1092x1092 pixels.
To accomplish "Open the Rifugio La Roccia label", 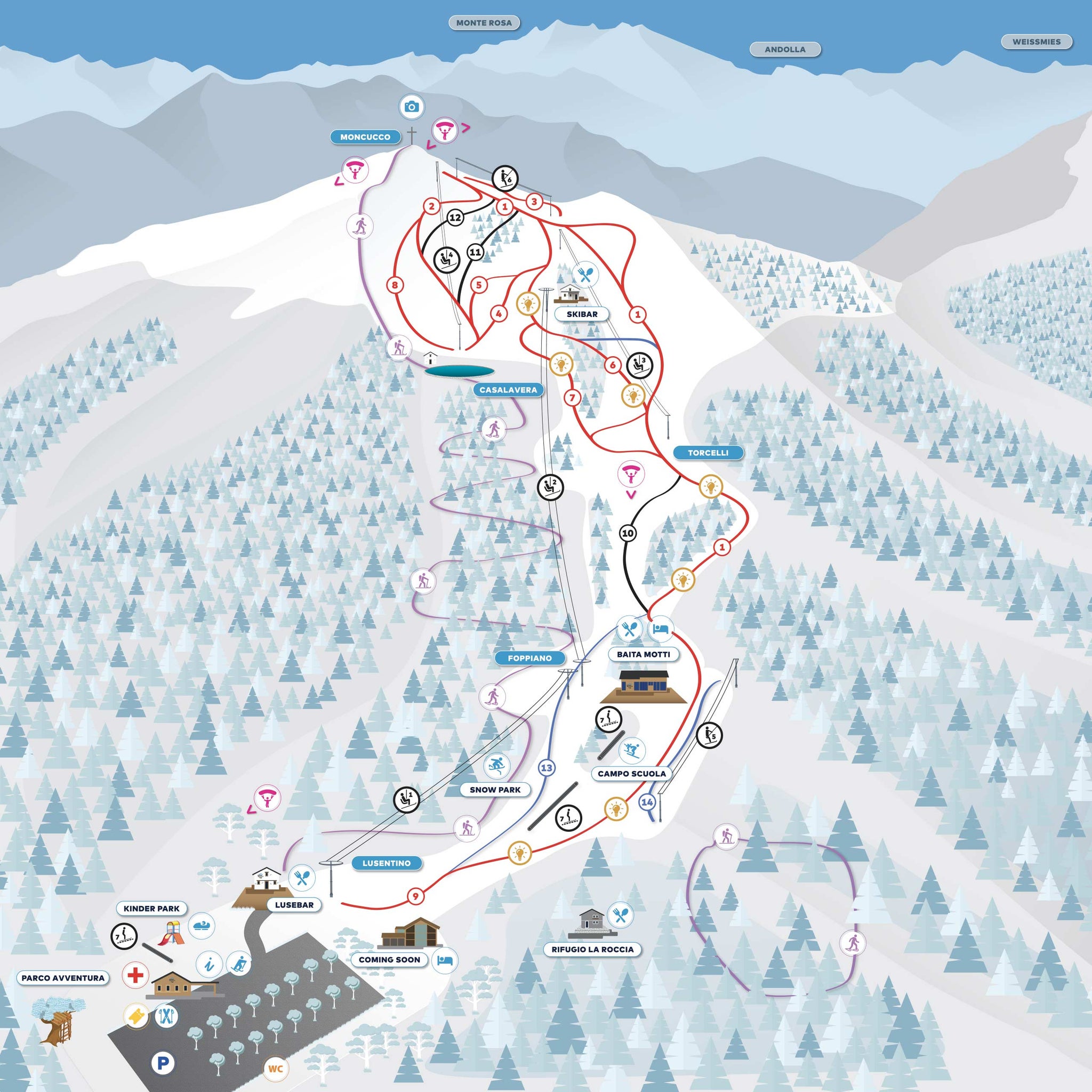I will pos(592,949).
